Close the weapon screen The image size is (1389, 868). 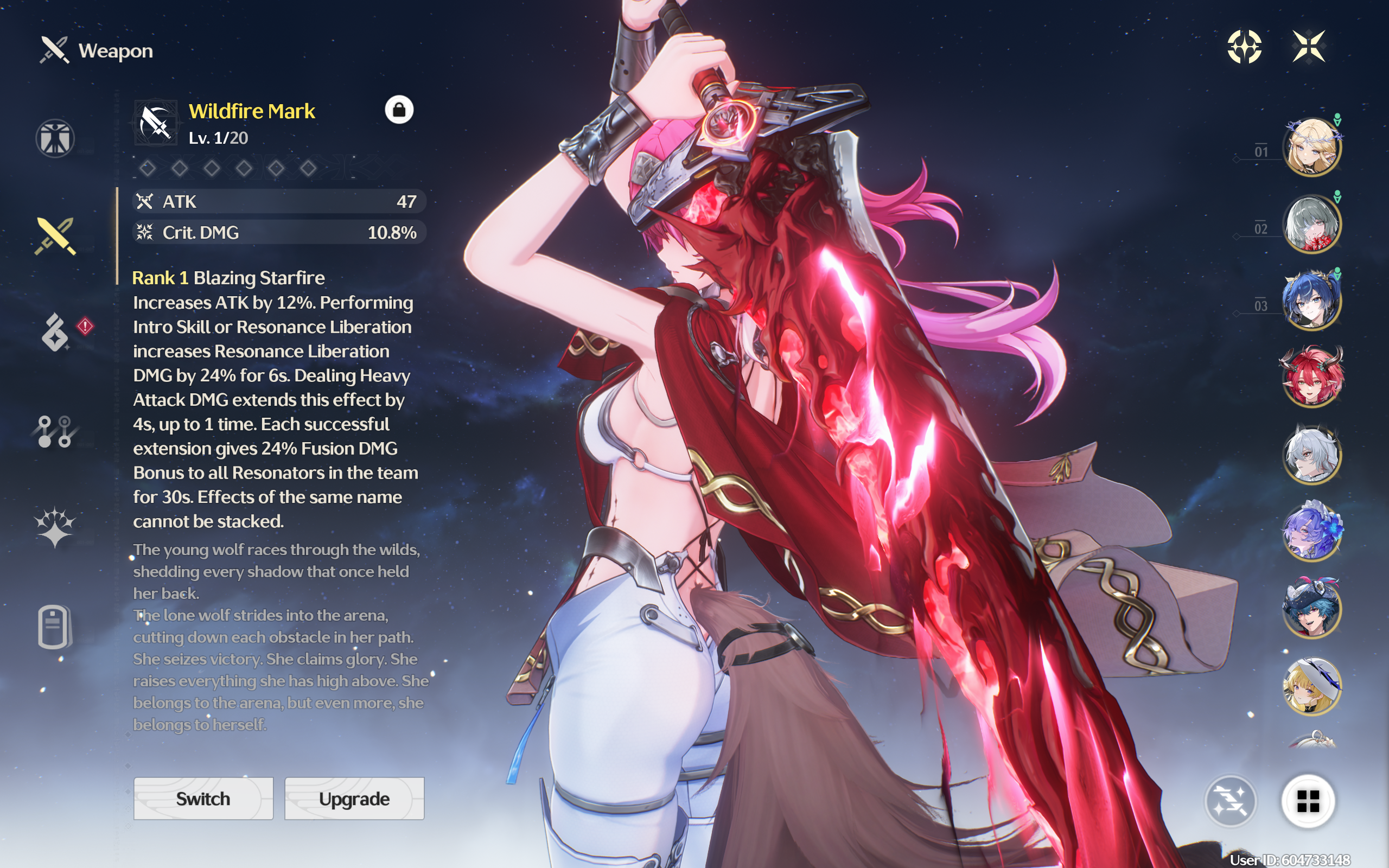click(1309, 47)
